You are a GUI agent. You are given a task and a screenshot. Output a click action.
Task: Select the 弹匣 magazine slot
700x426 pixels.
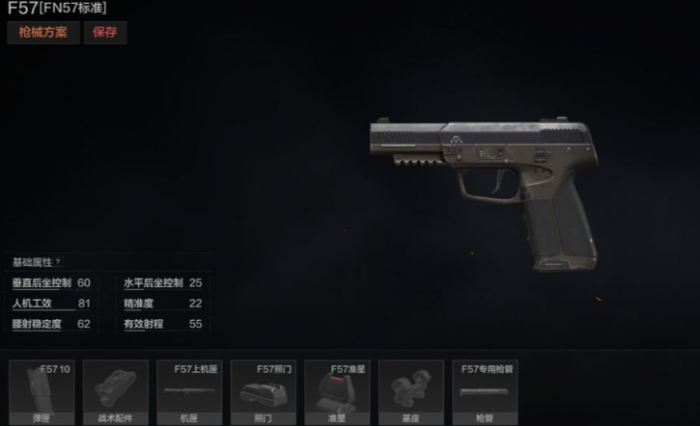pyautogui.click(x=41, y=392)
